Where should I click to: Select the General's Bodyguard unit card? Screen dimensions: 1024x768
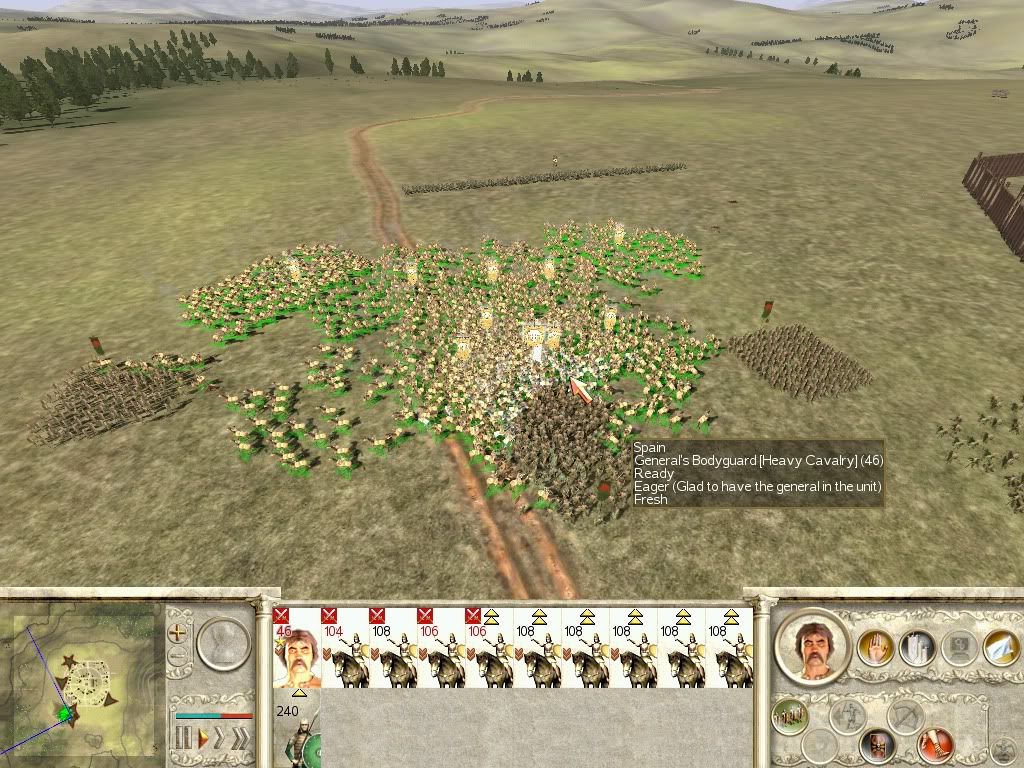point(297,650)
